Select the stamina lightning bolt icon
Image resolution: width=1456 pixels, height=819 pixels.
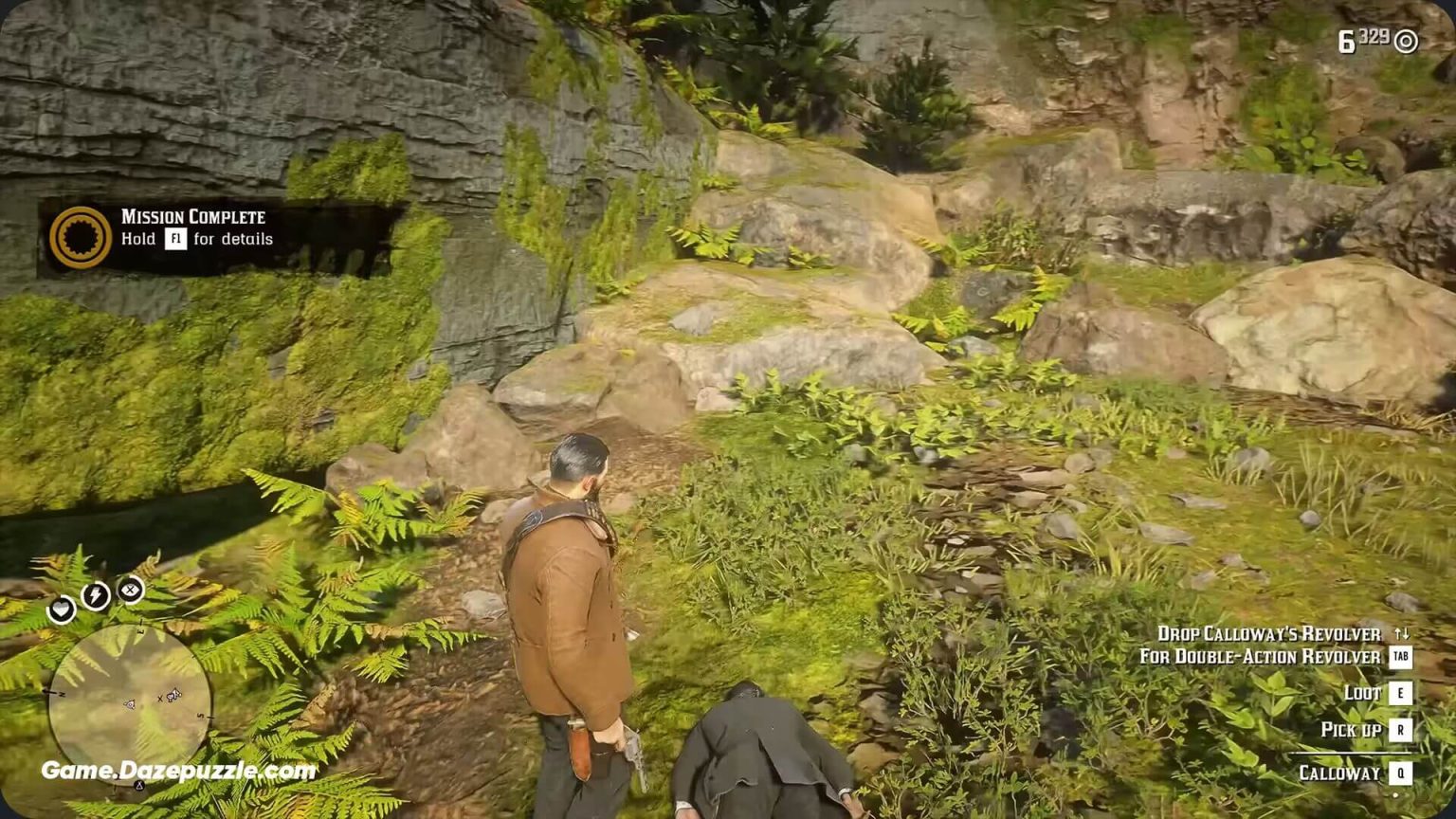(95, 594)
